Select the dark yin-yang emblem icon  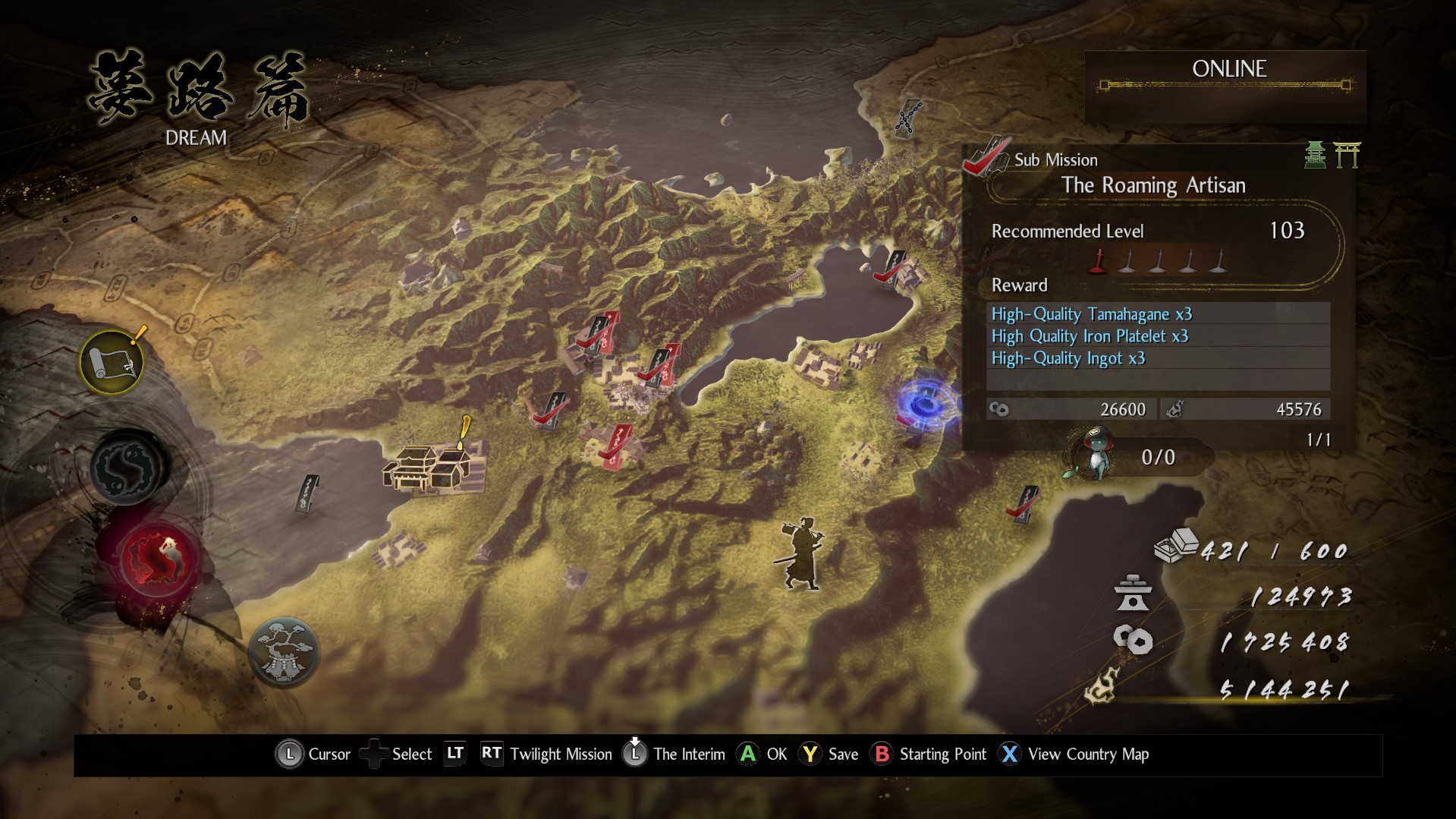pyautogui.click(x=127, y=466)
